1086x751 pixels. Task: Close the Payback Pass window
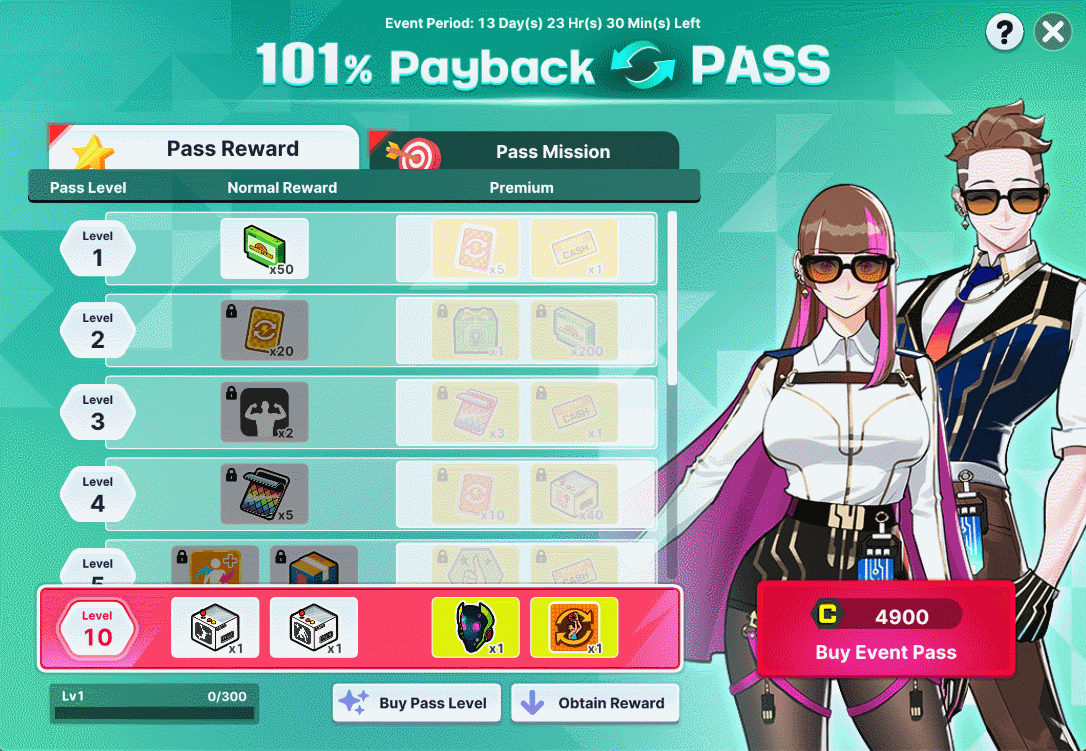click(x=1052, y=33)
